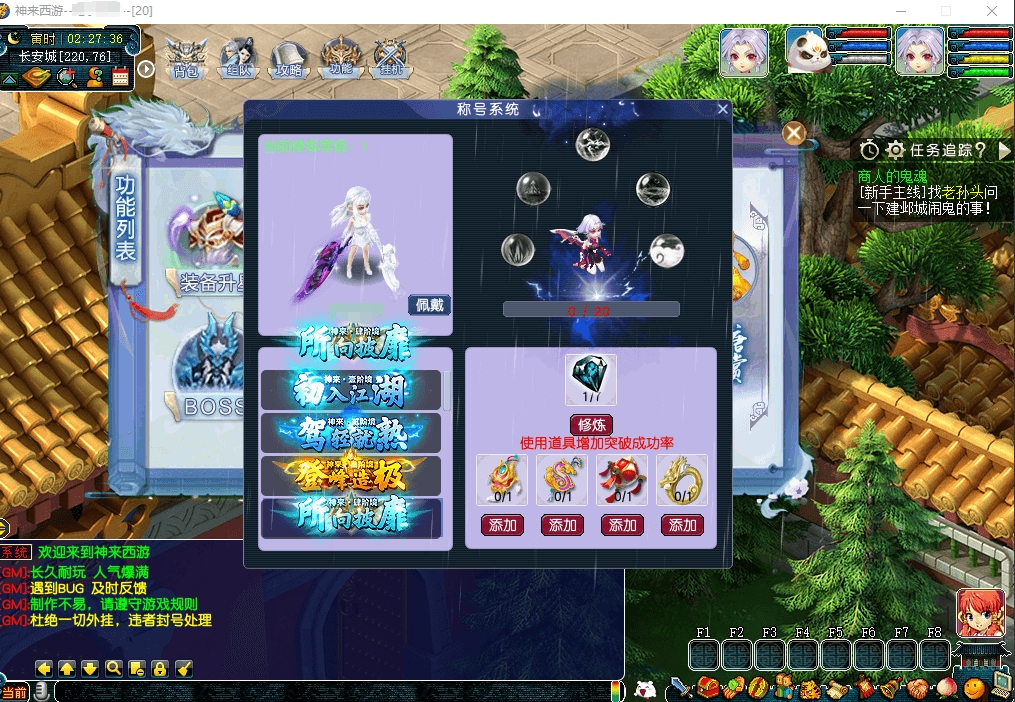Click the treasure chest icon in bottom bar

tap(708, 688)
